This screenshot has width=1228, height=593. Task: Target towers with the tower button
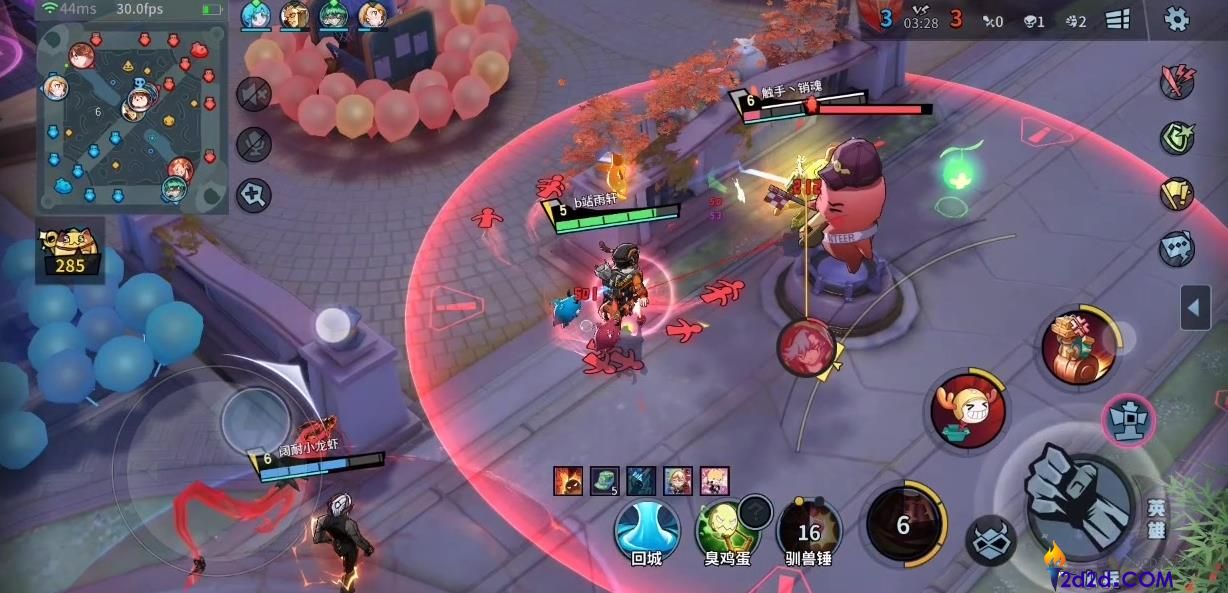click(x=1129, y=420)
